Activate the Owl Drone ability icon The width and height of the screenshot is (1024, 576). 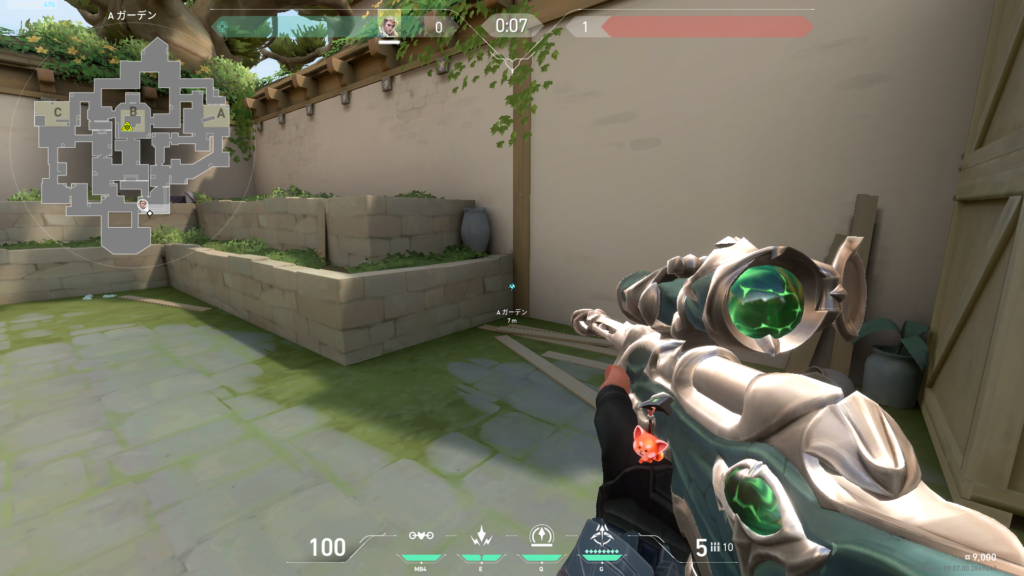(x=422, y=535)
